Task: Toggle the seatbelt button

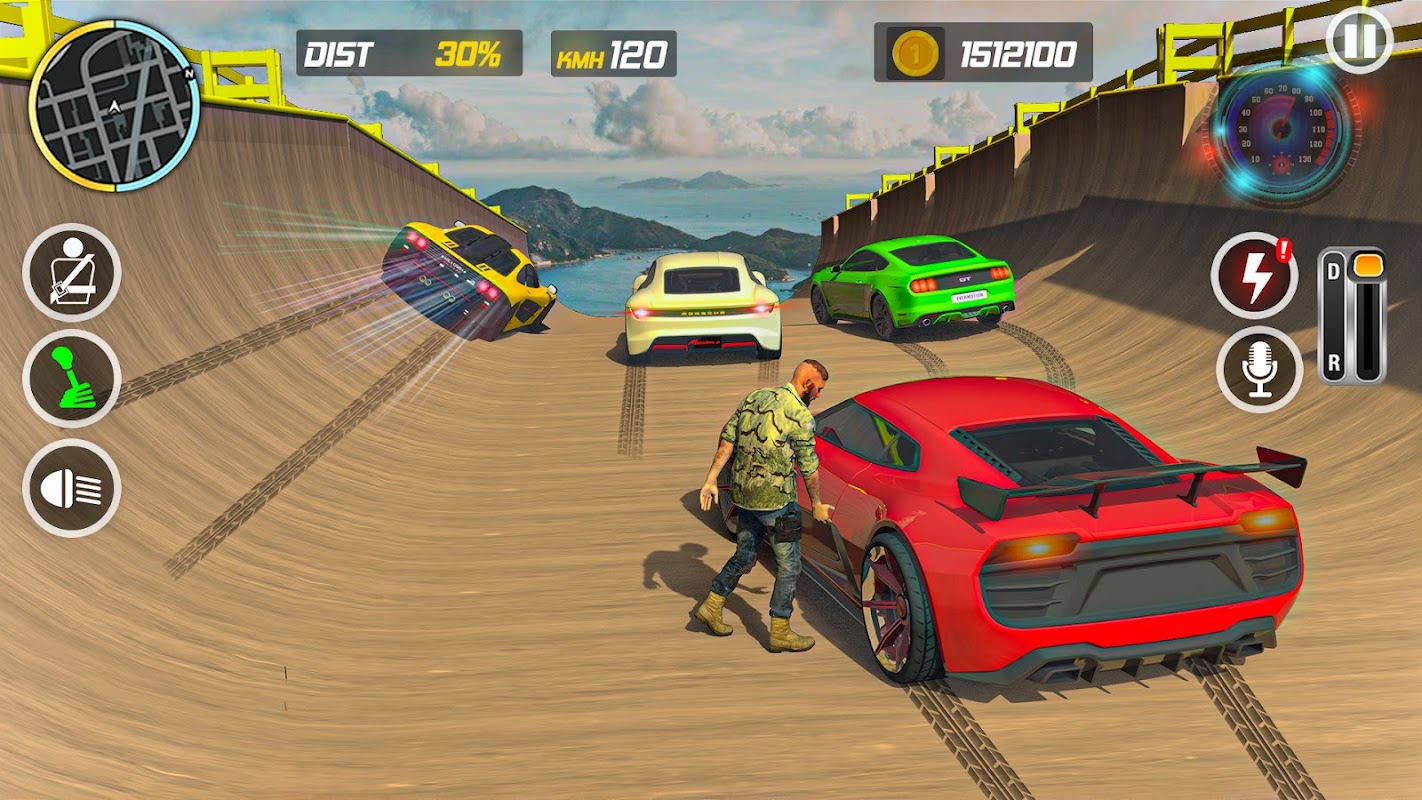Action: (x=72, y=272)
